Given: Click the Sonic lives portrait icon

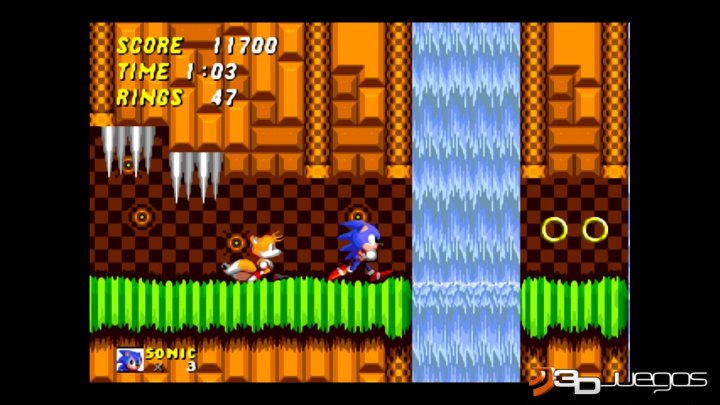Looking at the screenshot, I should (130, 359).
